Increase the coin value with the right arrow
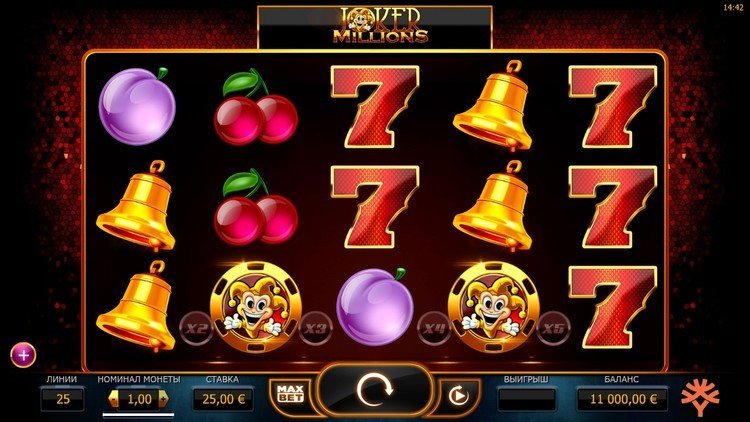 163,400
